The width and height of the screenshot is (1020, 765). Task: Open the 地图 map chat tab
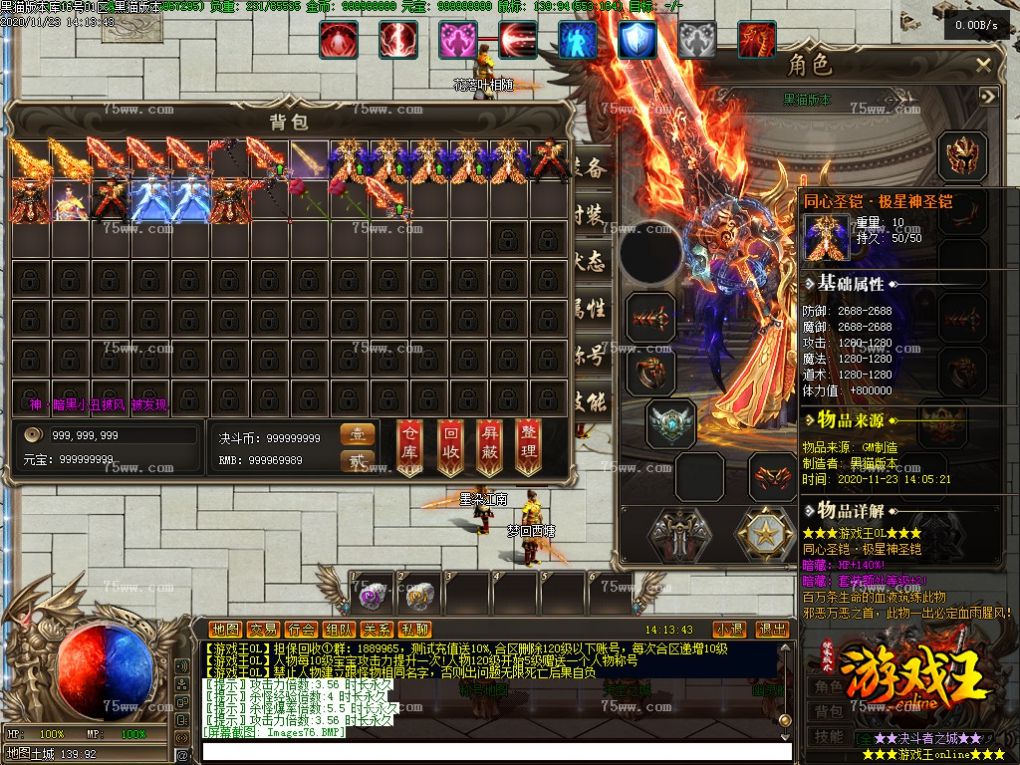227,629
